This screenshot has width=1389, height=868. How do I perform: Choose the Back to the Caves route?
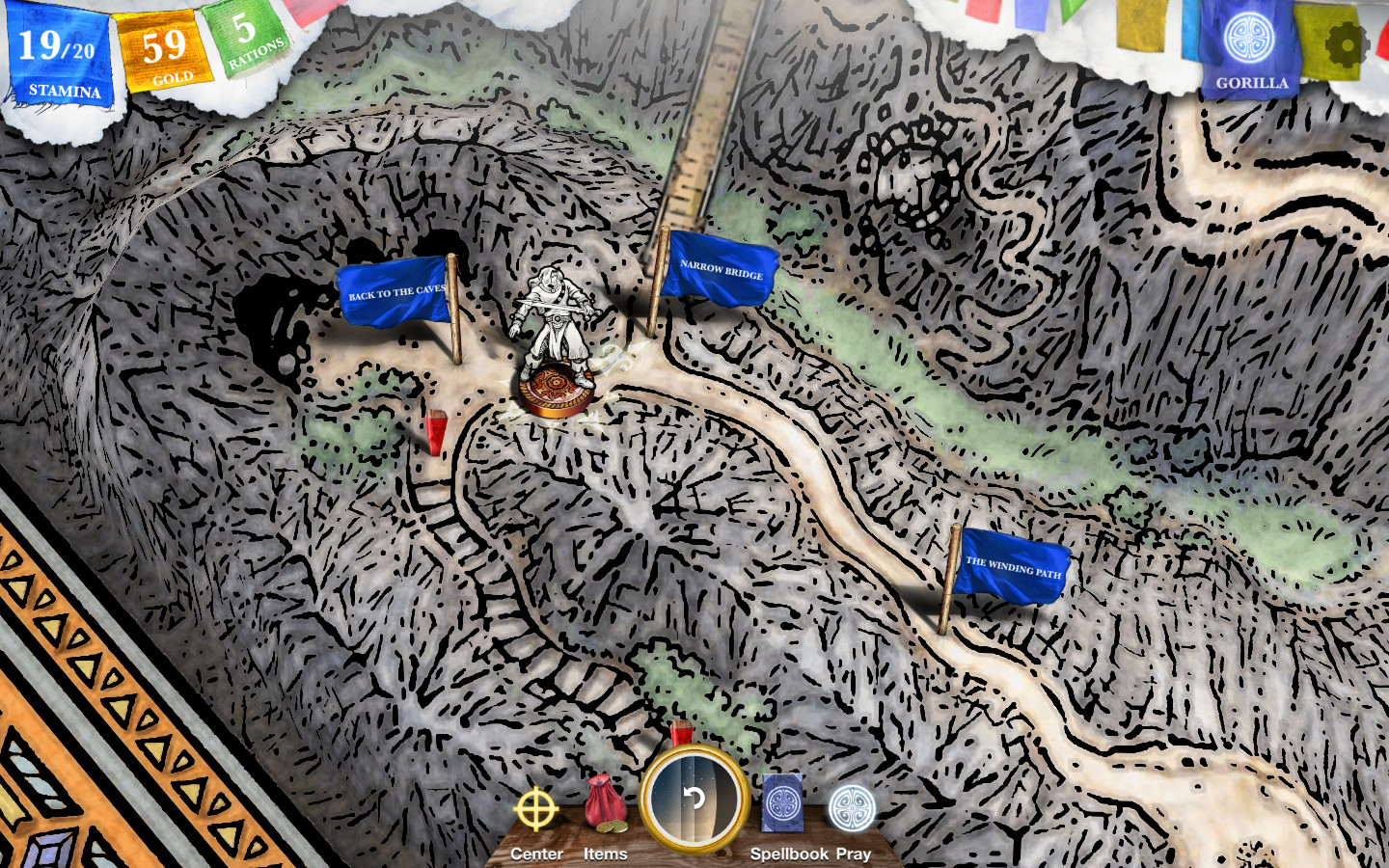[395, 291]
